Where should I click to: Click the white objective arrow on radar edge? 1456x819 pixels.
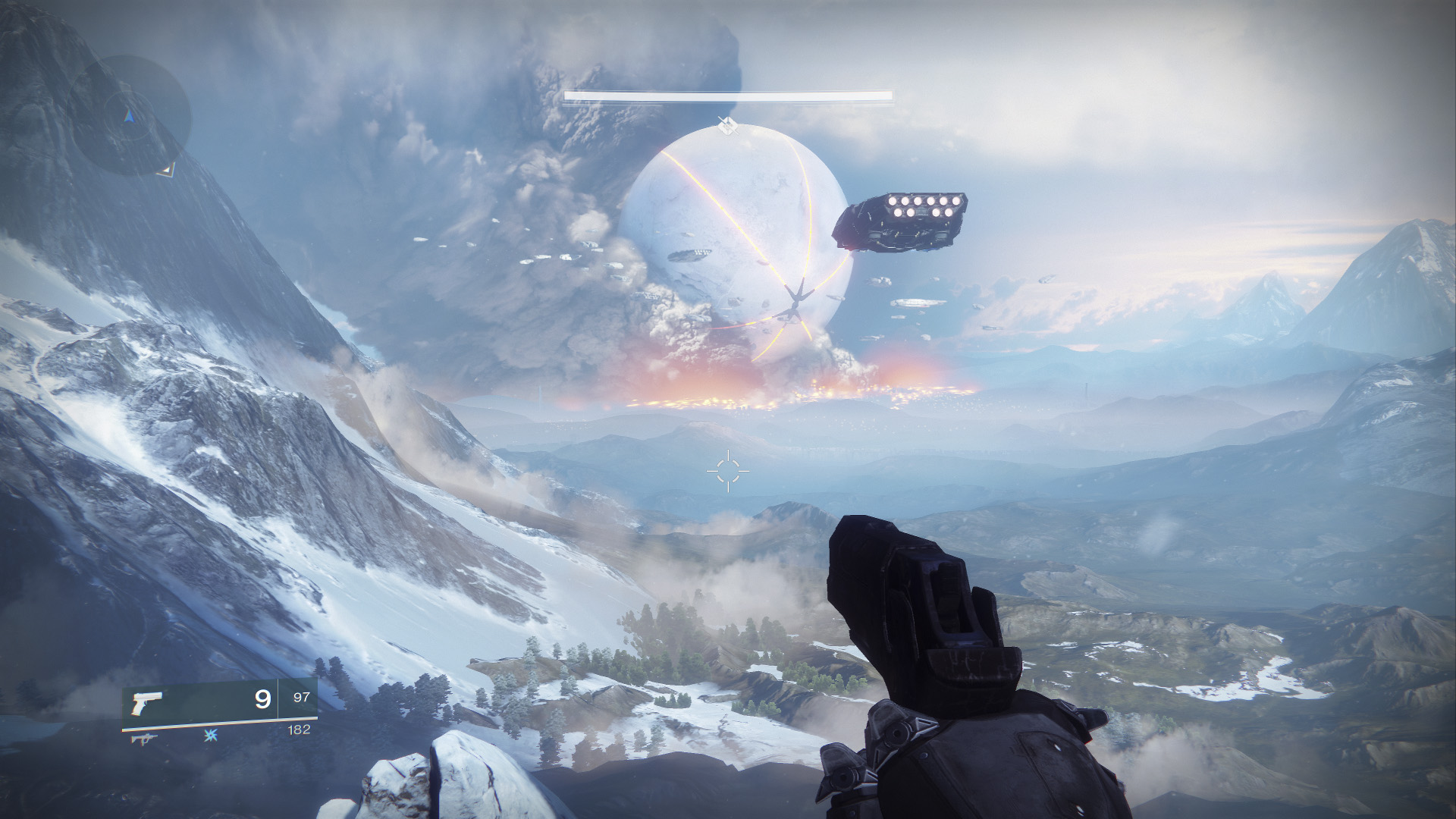167,169
